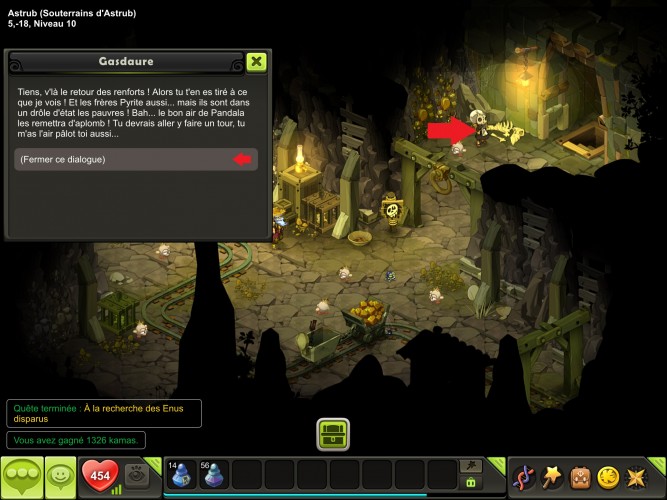
Task: Open the chat speech bubbles button
Action: [21, 475]
